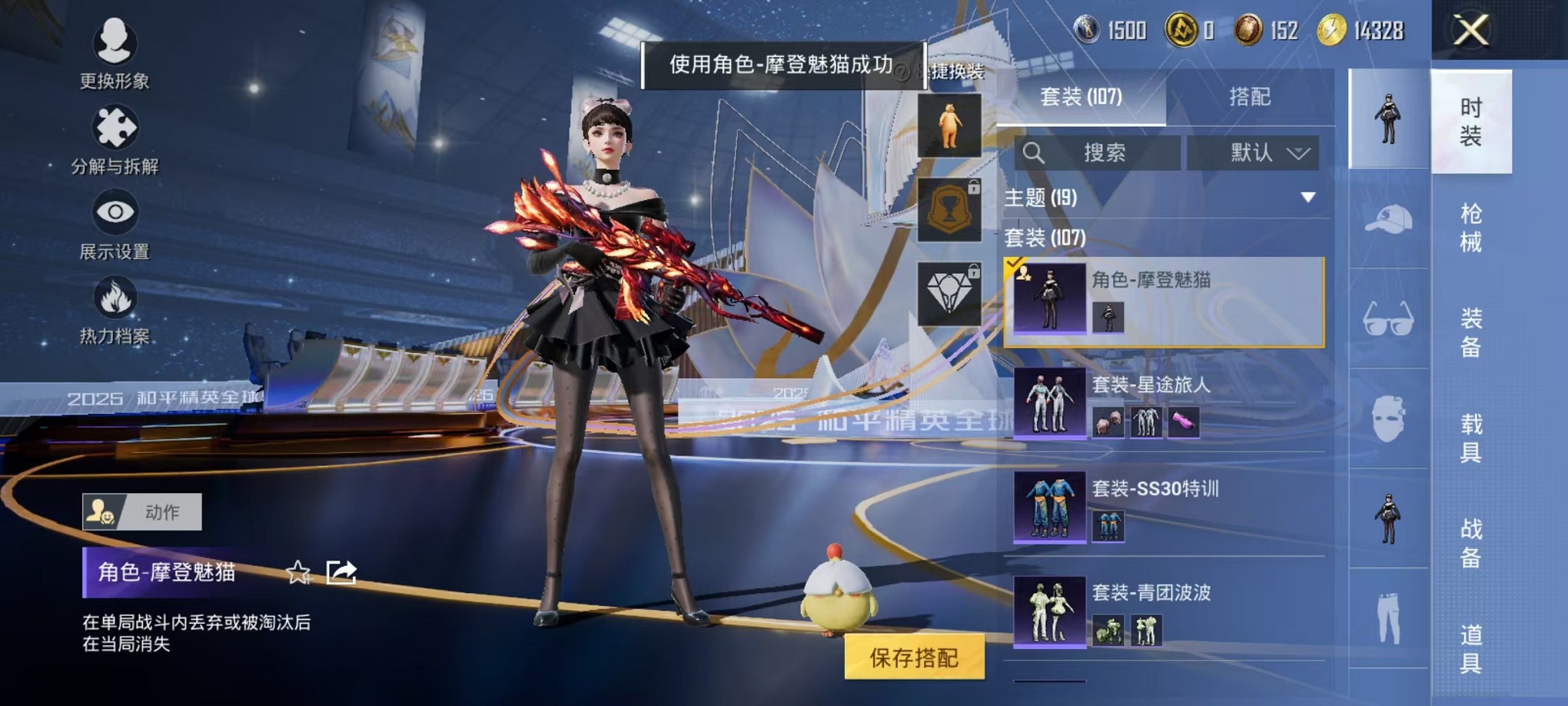1568x706 pixels.
Task: Click the 动作 emote button
Action: point(142,512)
